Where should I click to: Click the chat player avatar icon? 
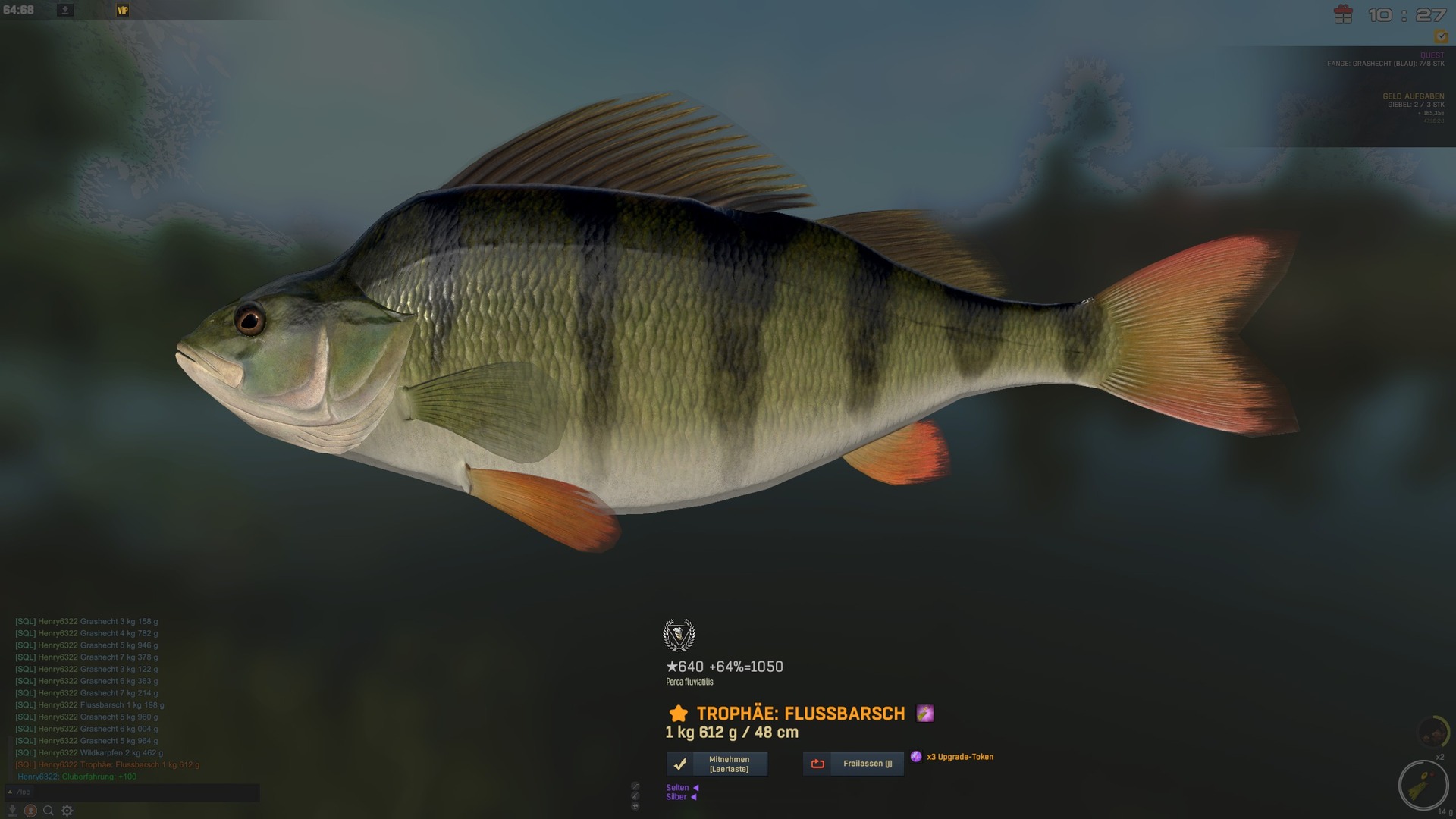pyautogui.click(x=30, y=811)
